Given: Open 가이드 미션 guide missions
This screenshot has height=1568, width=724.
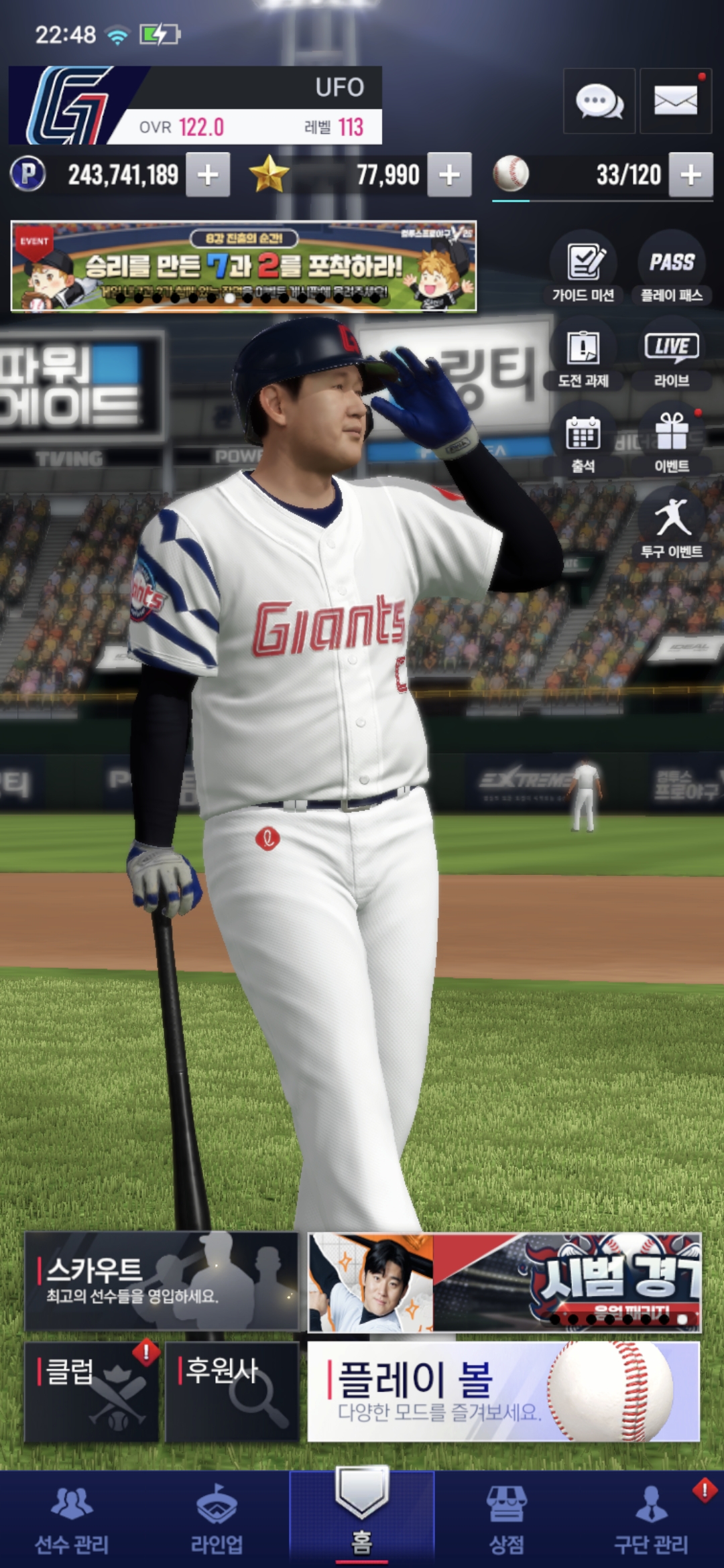Looking at the screenshot, I should (583, 268).
